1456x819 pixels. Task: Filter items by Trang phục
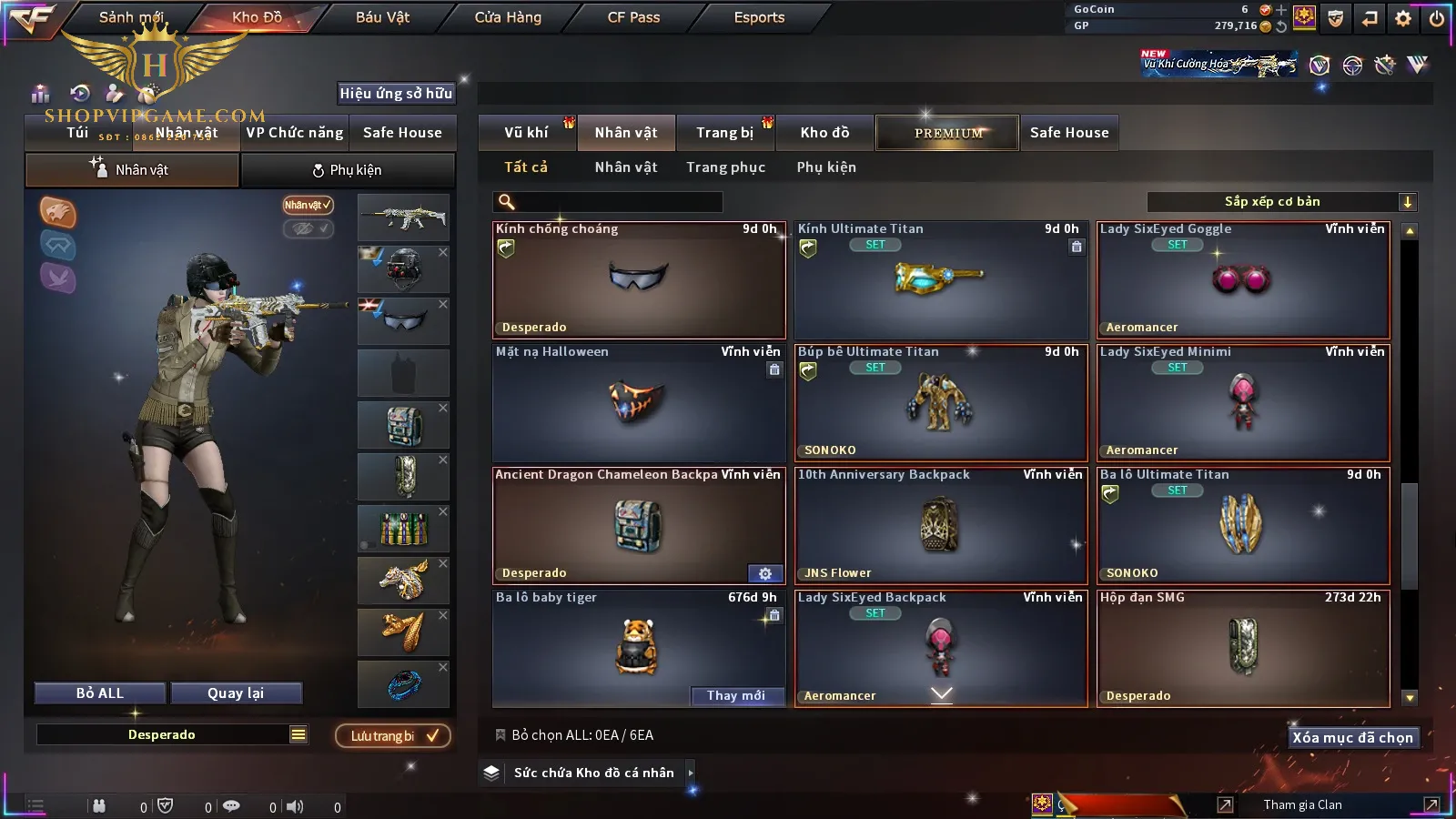pos(725,167)
